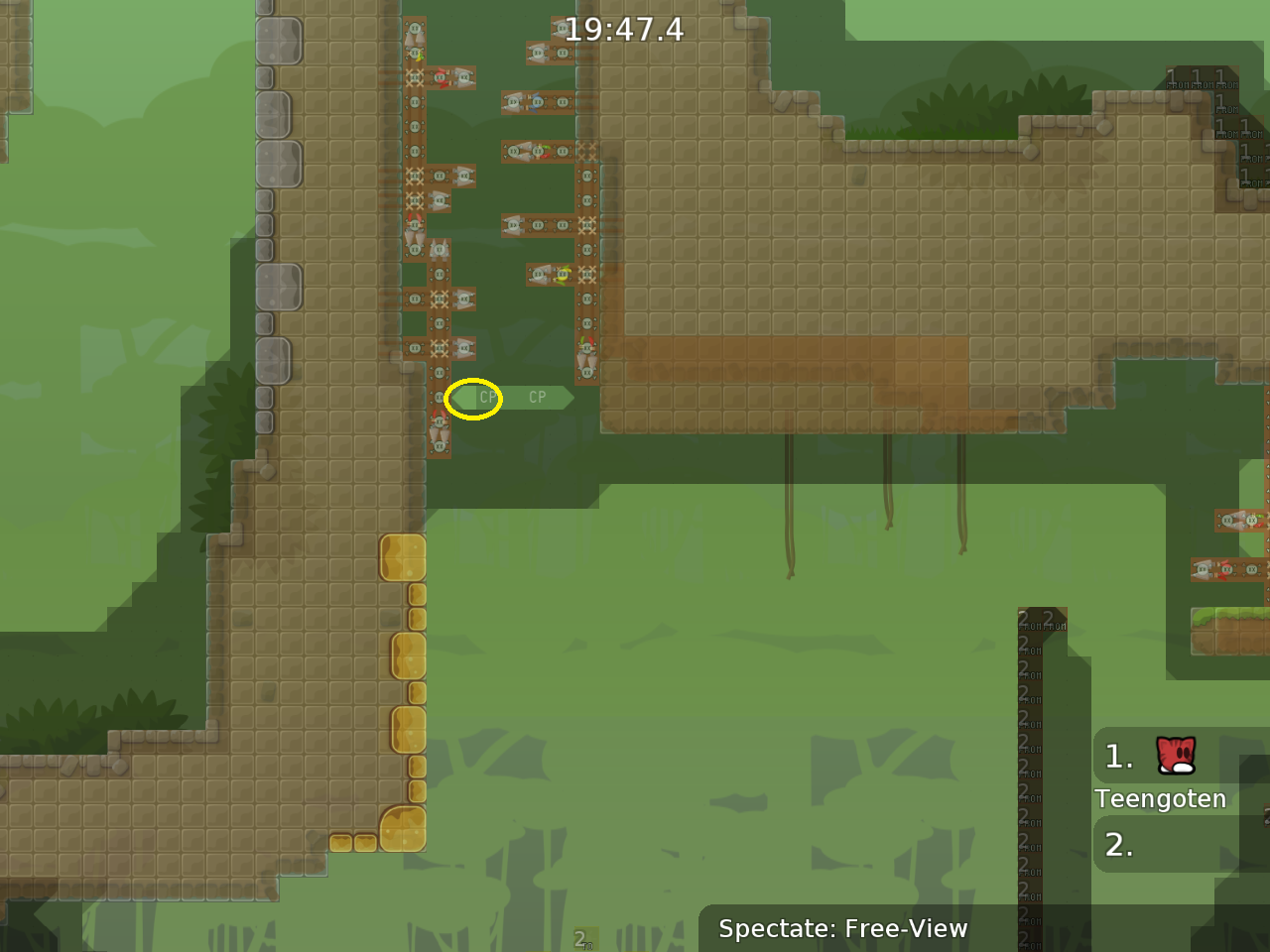This screenshot has width=1270, height=952.
Task: Click the player name Teengoten
Action: pos(1161,798)
